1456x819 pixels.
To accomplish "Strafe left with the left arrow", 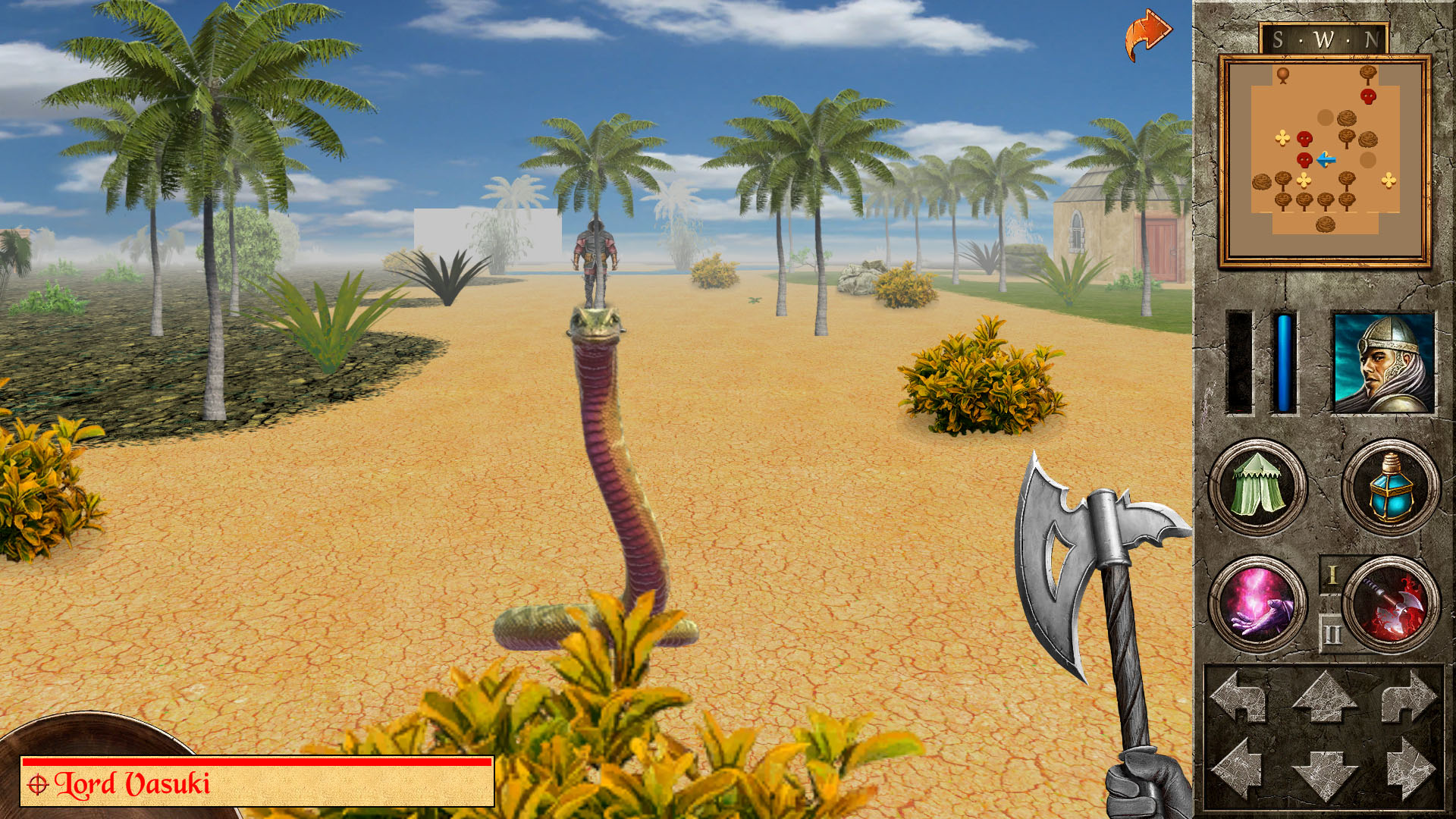I will tap(1238, 767).
